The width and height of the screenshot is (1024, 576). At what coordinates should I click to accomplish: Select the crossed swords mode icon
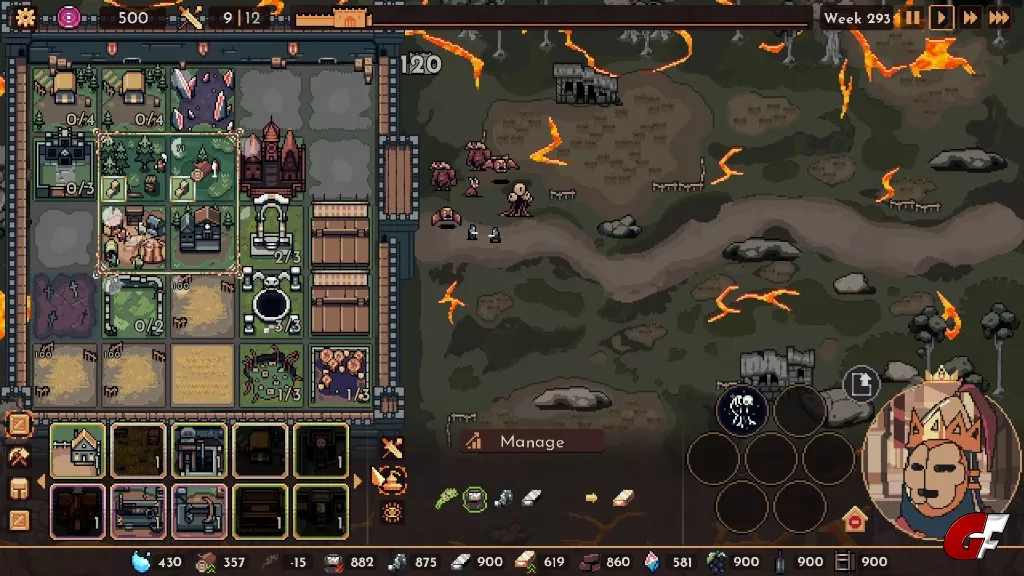click(391, 447)
